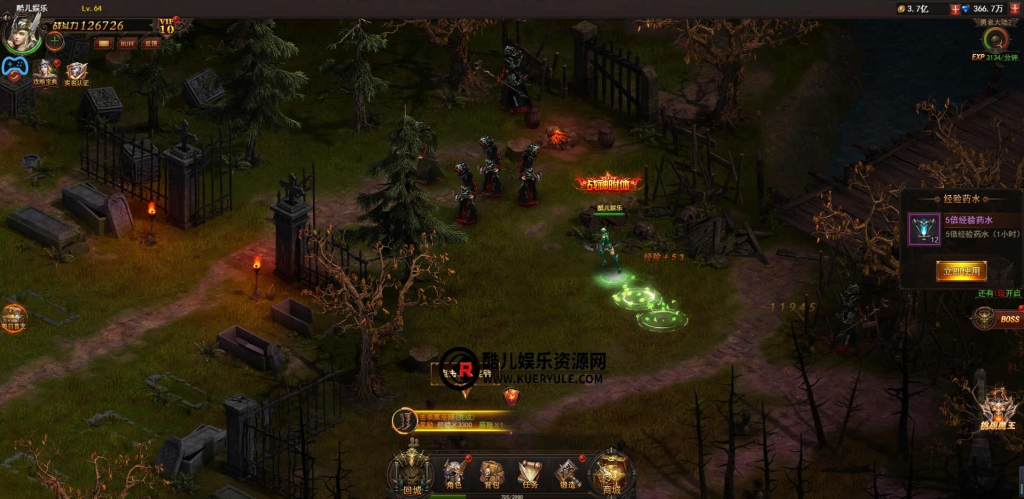Show the BUFF list
Screen dimensions: 1024x499
[x=127, y=43]
